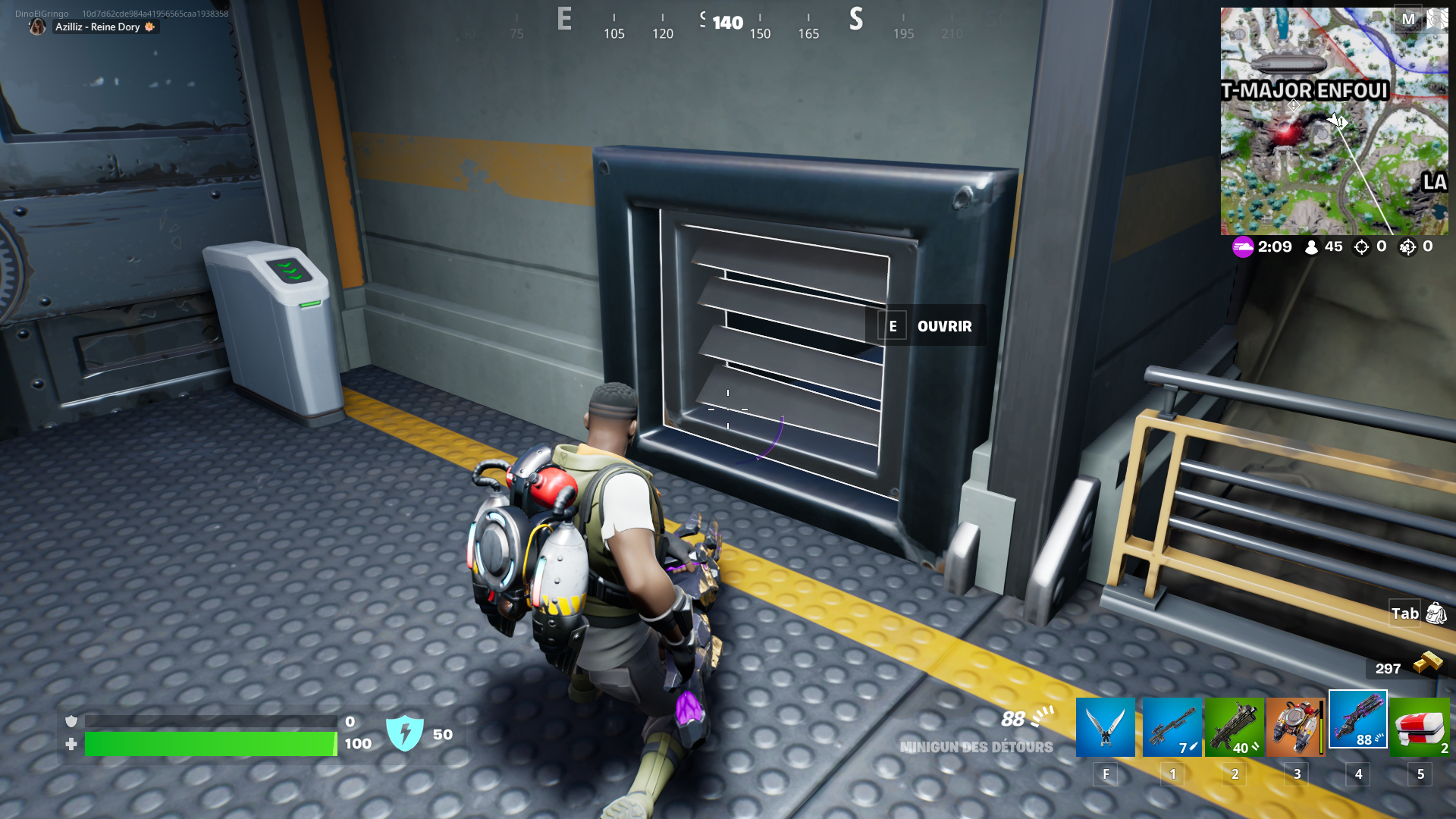1456x819 pixels.
Task: Click the shield icon showing 50
Action: [406, 733]
